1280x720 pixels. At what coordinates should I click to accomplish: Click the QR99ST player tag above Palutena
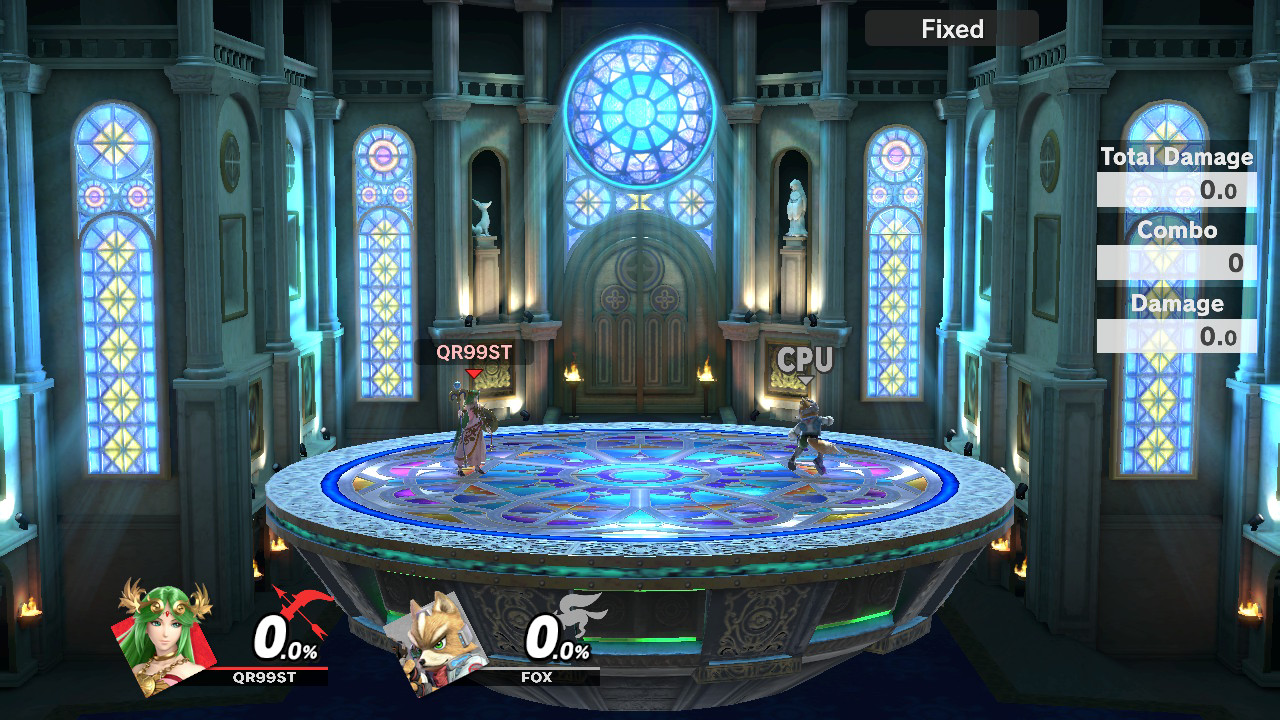point(474,352)
